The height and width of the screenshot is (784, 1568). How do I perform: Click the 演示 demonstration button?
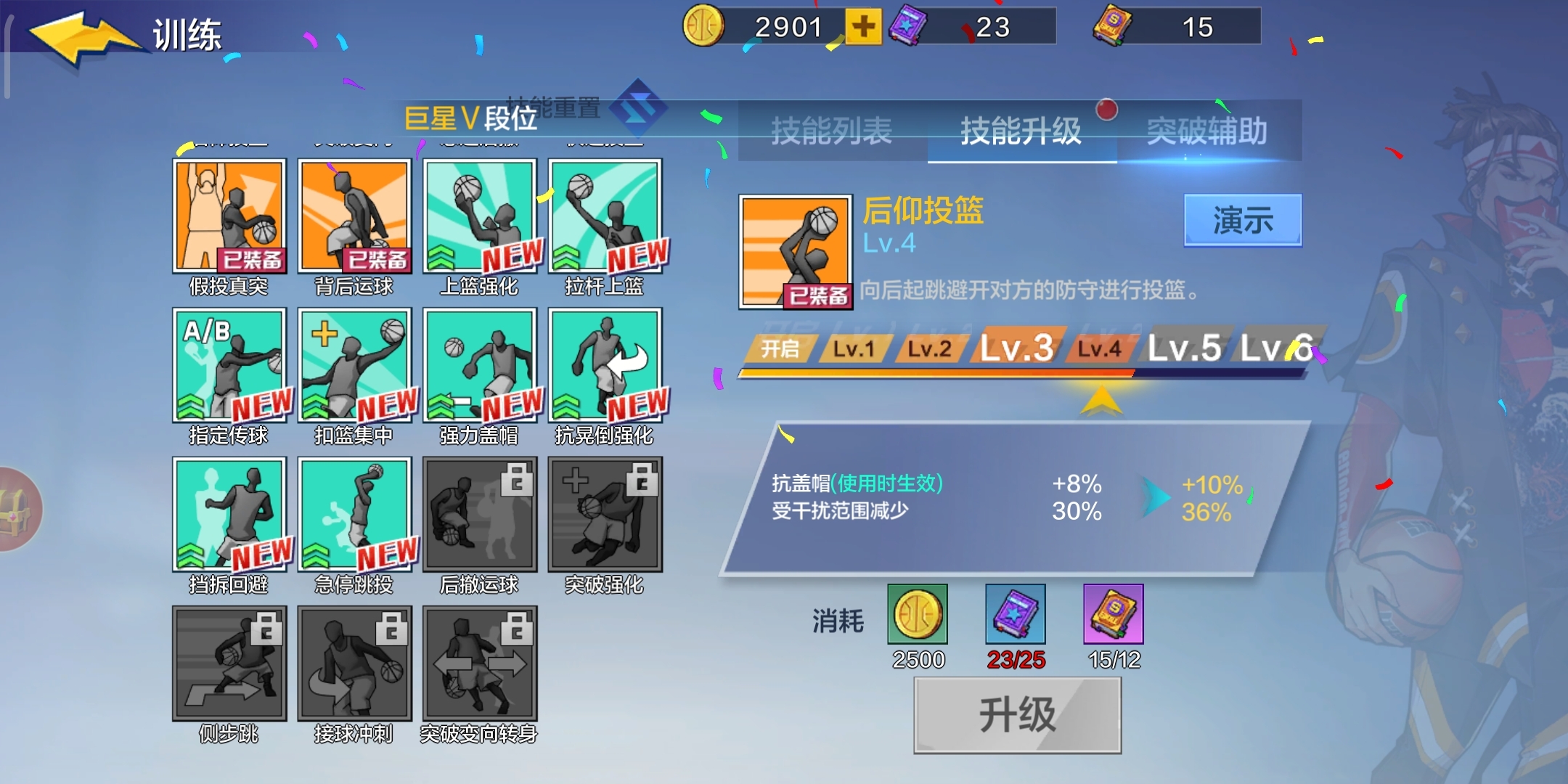[x=1243, y=218]
